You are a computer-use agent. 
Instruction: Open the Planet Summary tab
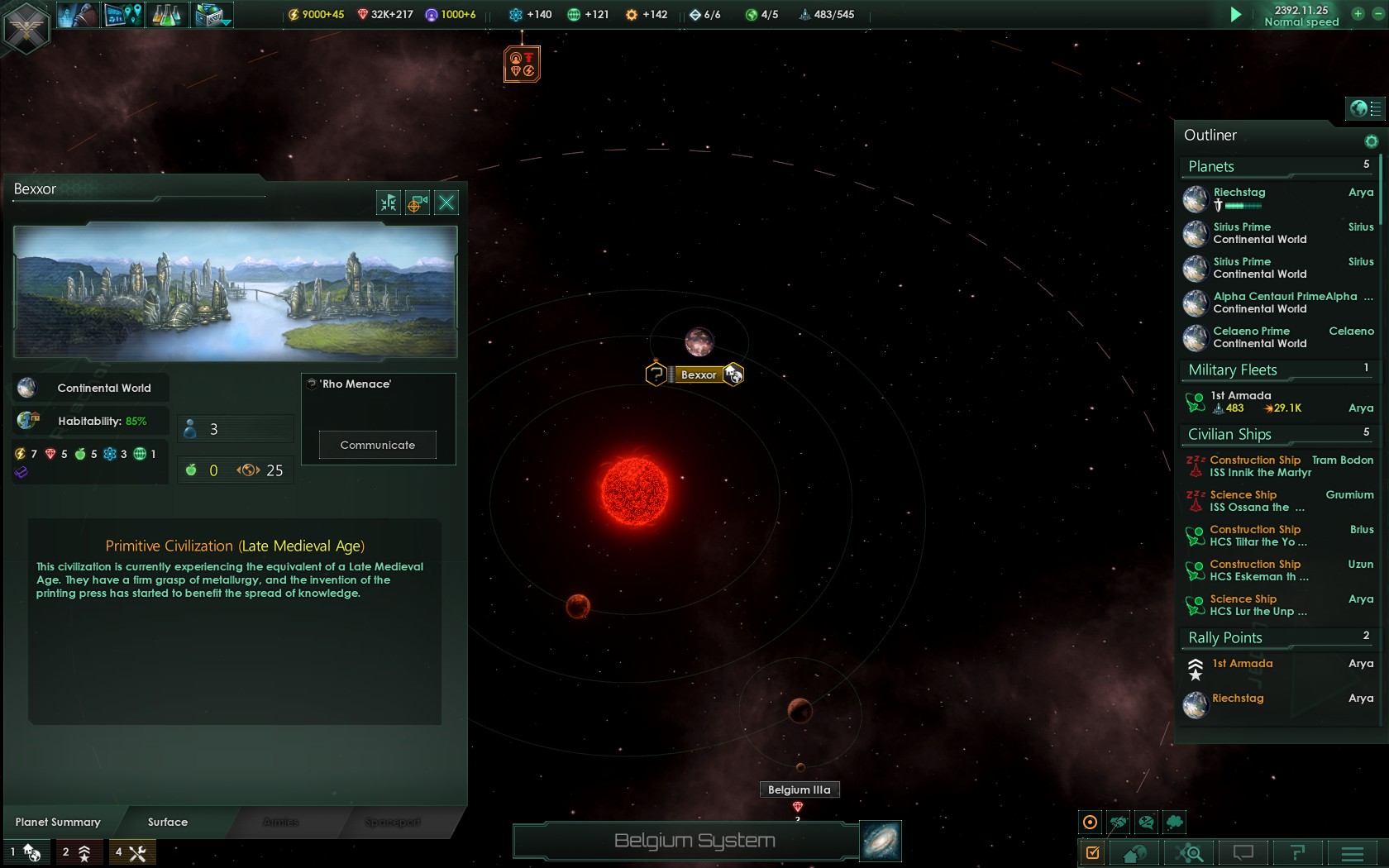click(x=58, y=822)
